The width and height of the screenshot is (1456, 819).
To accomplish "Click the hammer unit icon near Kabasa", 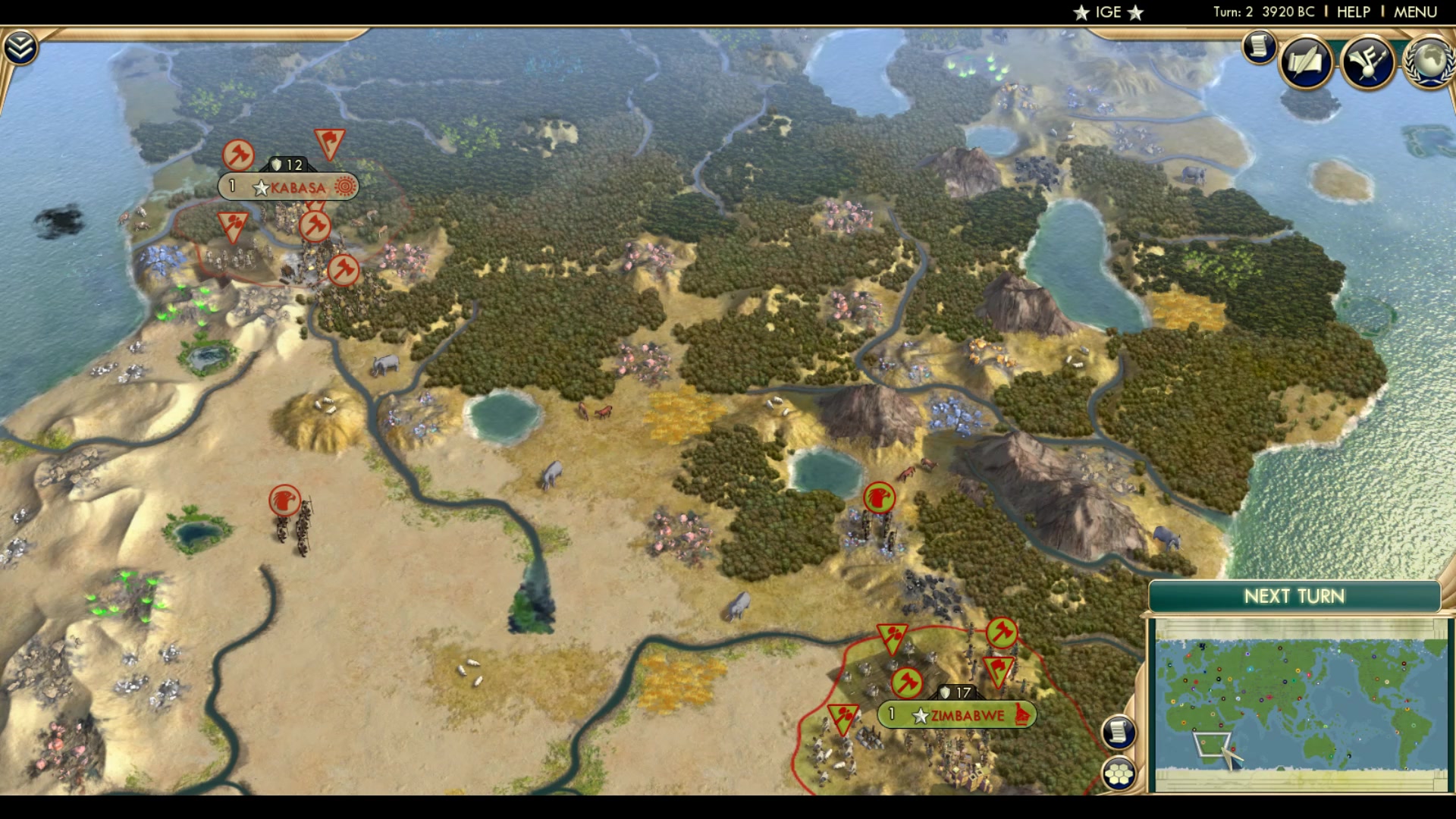I will click(x=316, y=226).
